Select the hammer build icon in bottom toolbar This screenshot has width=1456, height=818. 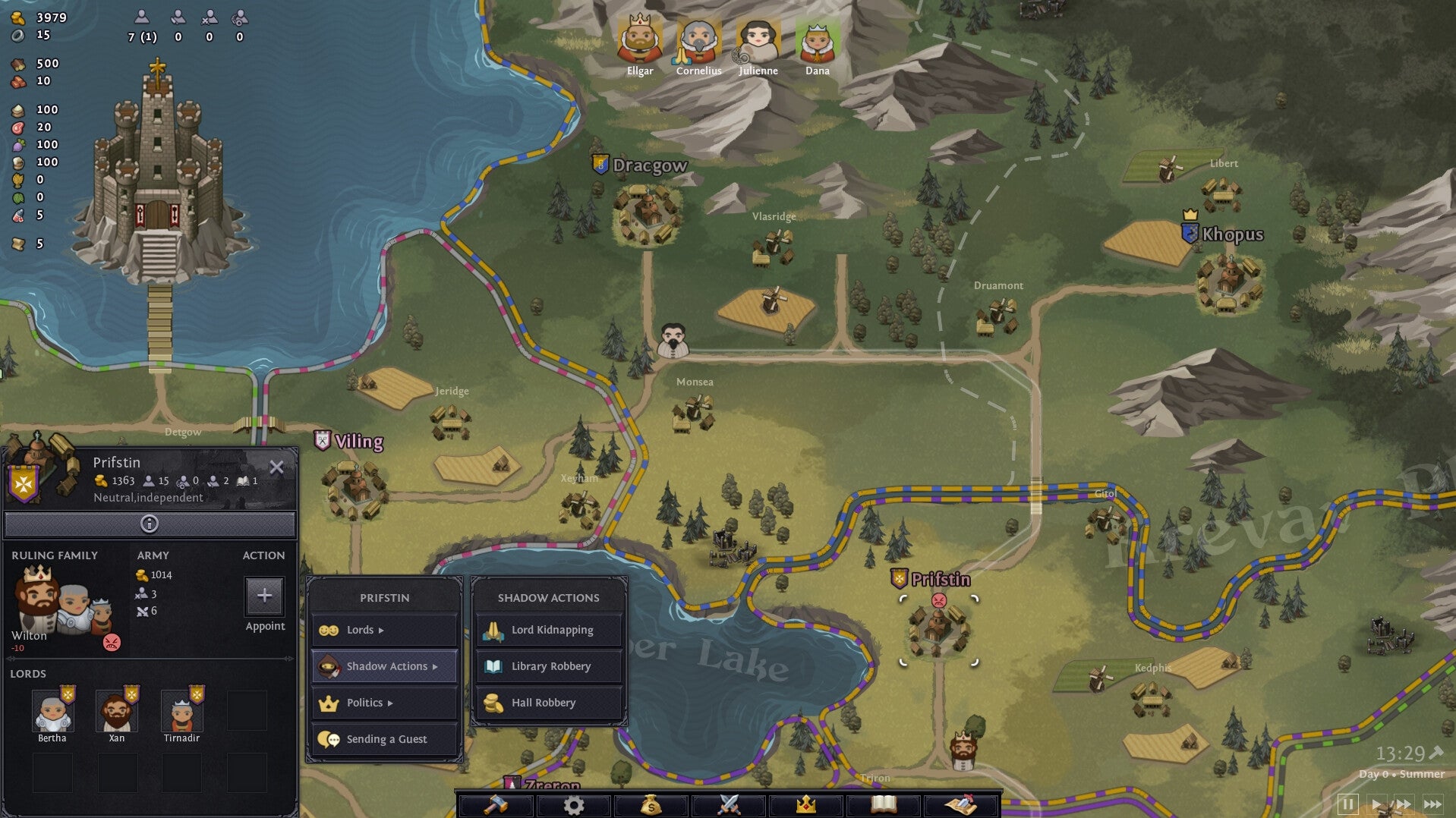coord(494,805)
